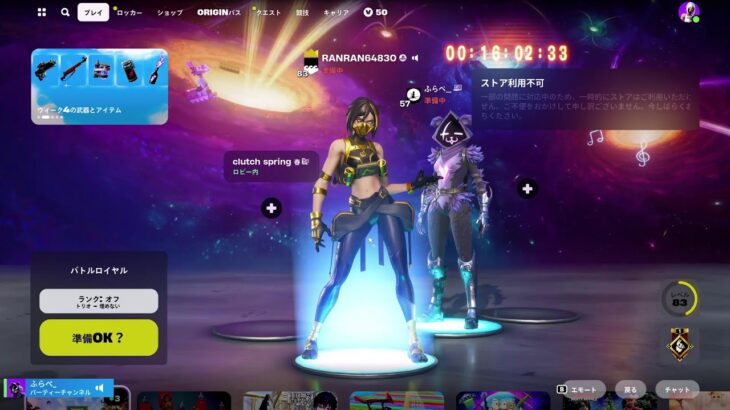This screenshot has width=730, height=410.
Task: Switch to the クエスト tab
Action: (268, 13)
